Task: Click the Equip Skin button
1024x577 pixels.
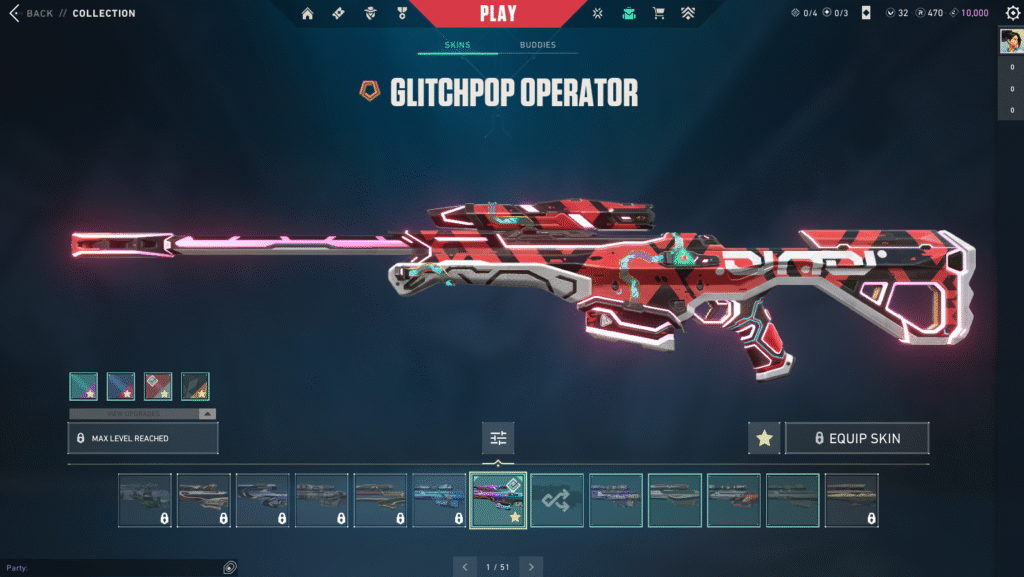Action: pyautogui.click(x=857, y=438)
